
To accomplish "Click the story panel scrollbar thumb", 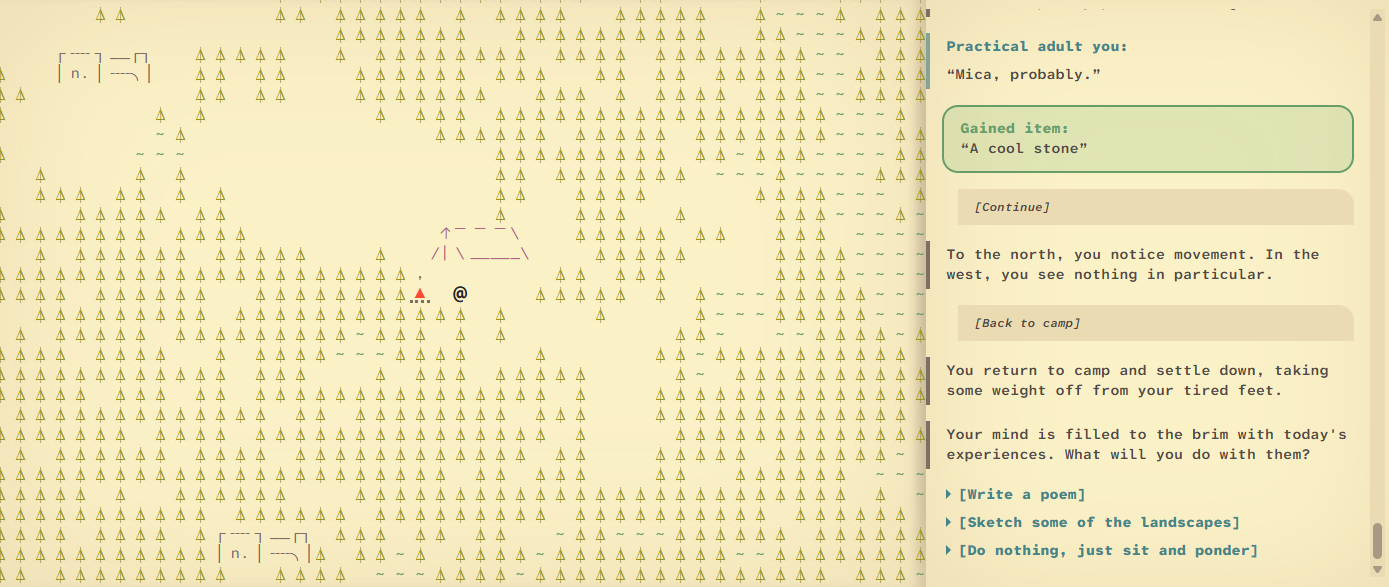I will (x=1377, y=540).
